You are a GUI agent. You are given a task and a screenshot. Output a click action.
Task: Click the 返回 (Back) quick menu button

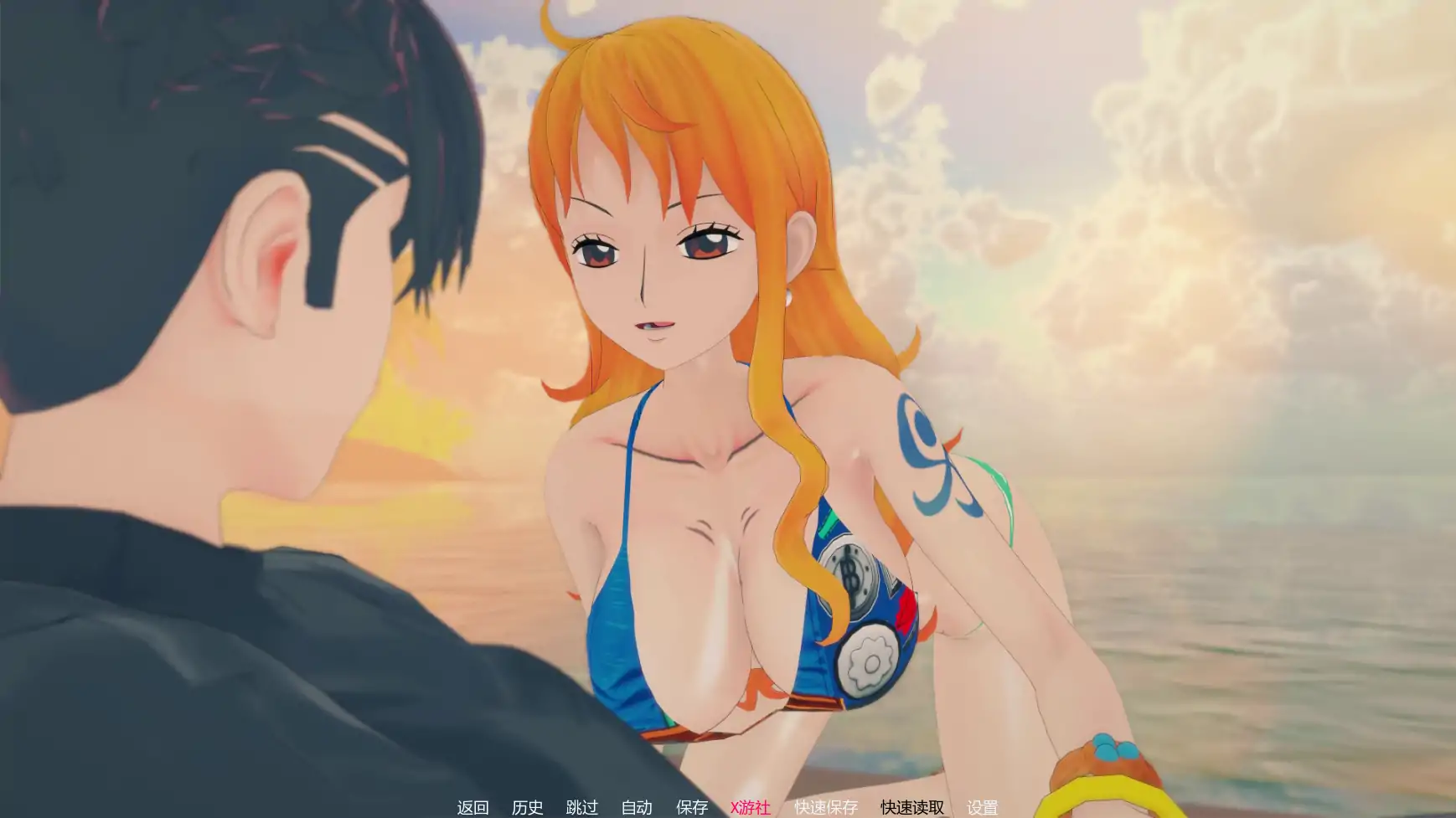click(472, 807)
